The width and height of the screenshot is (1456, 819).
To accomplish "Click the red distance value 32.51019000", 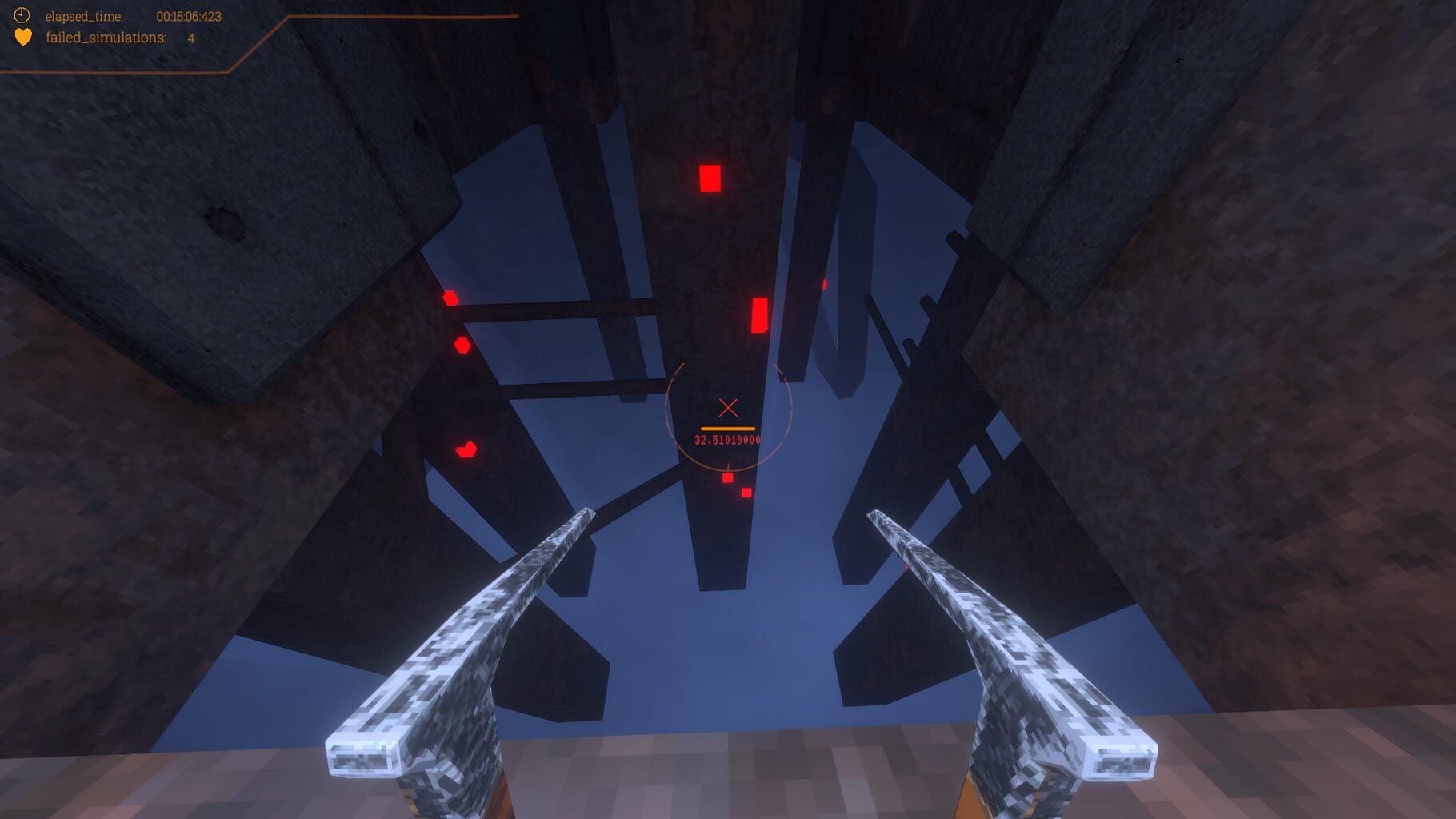I will [x=728, y=439].
